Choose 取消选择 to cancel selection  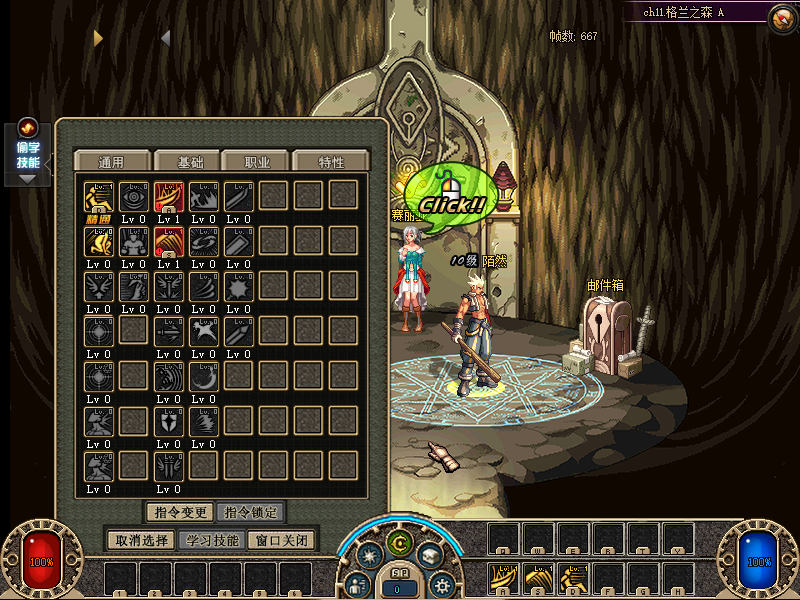(141, 540)
